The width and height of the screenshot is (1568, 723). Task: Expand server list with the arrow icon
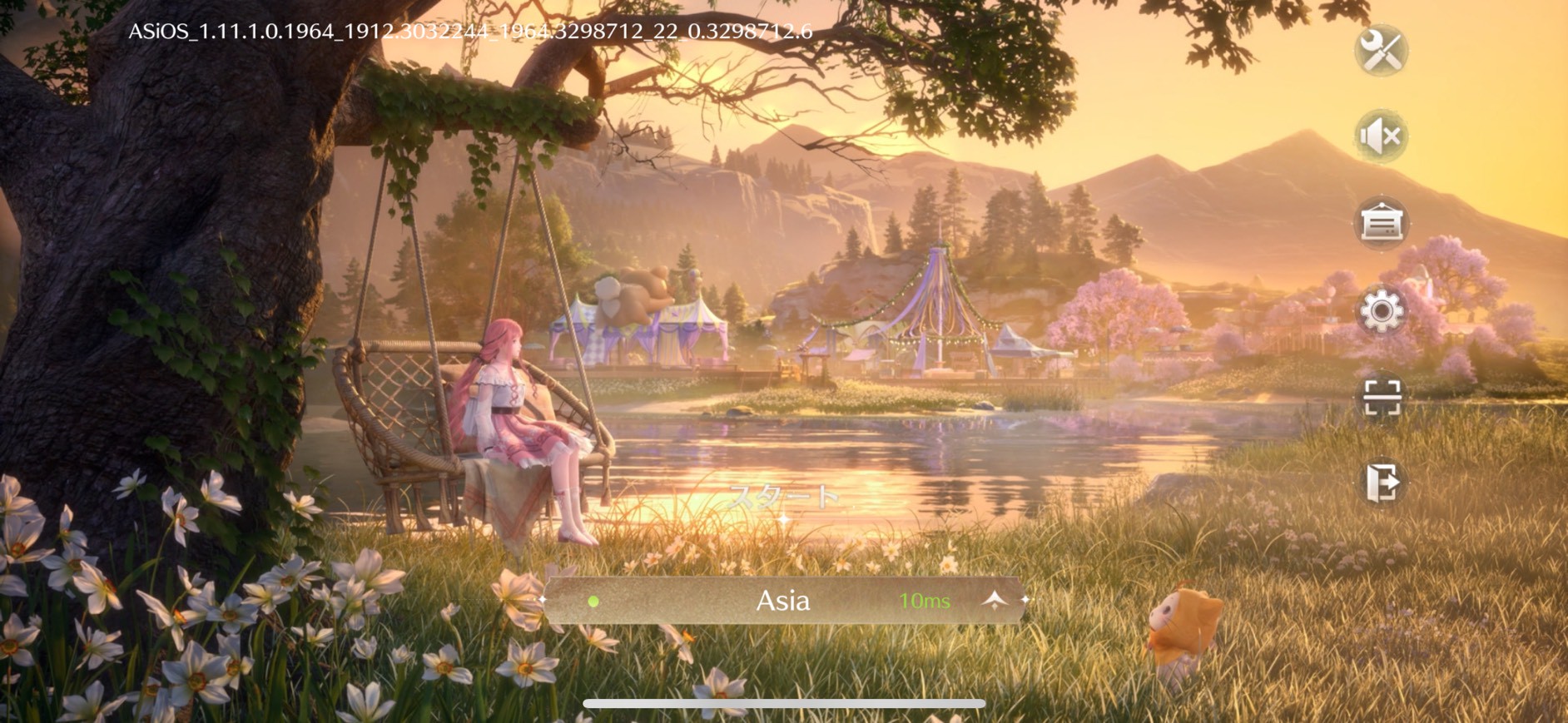(x=995, y=601)
